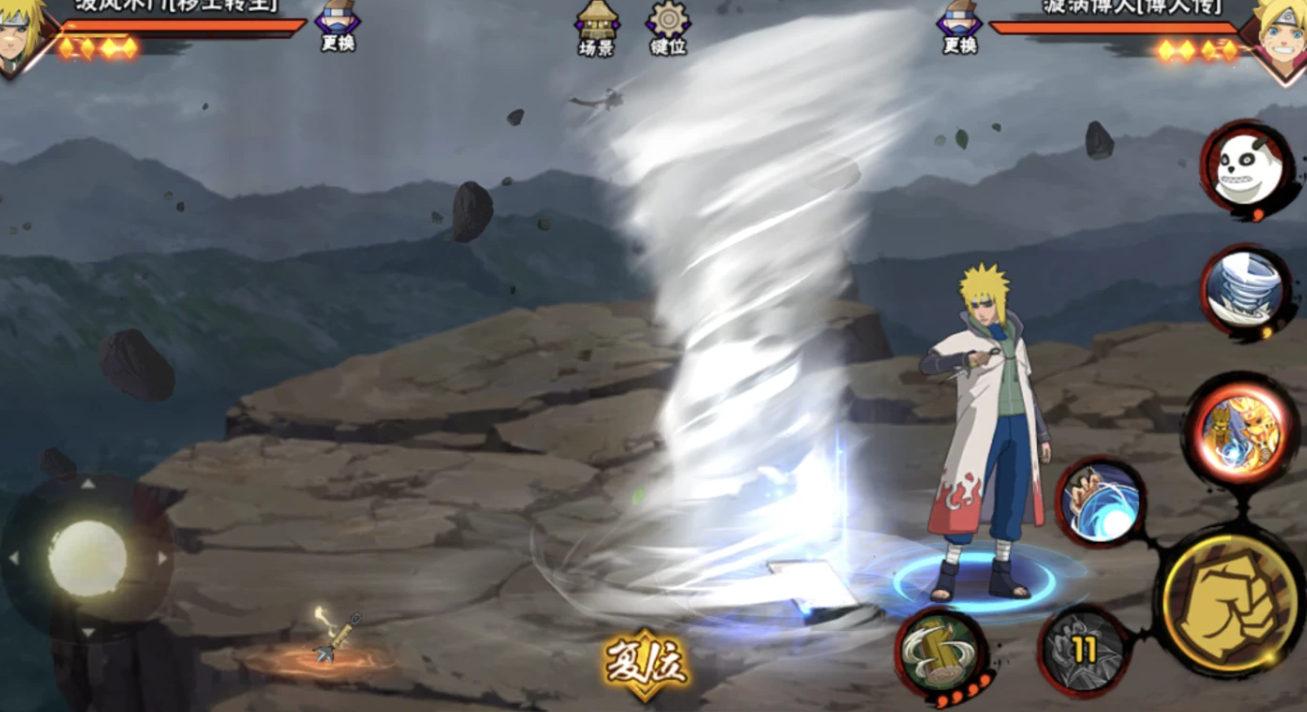Use the tornado secret scroll icon
1307x712 pixels.
pyautogui.click(x=1246, y=290)
